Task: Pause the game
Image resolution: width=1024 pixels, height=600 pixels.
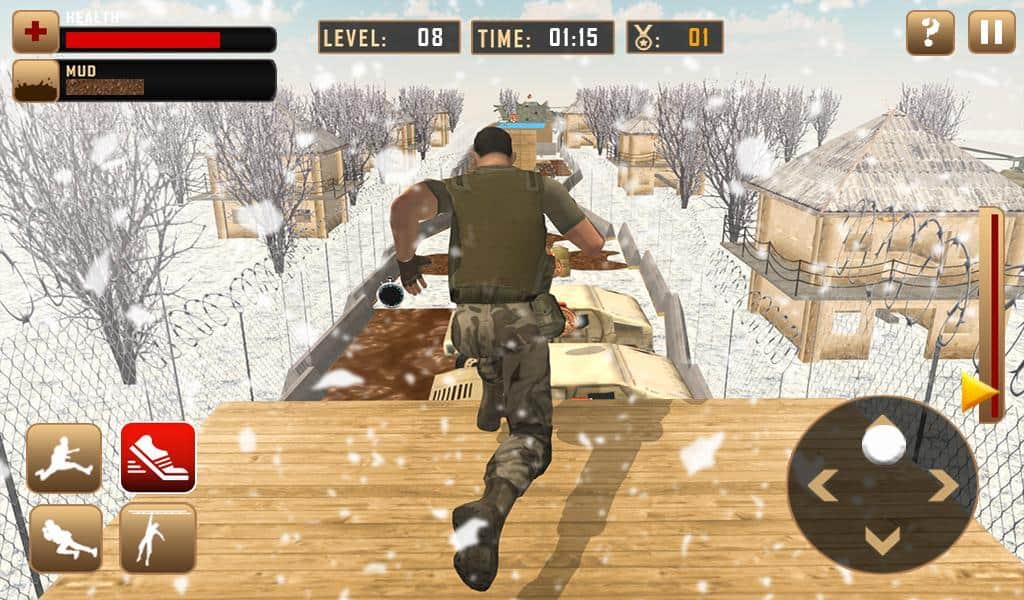Action: coord(991,33)
